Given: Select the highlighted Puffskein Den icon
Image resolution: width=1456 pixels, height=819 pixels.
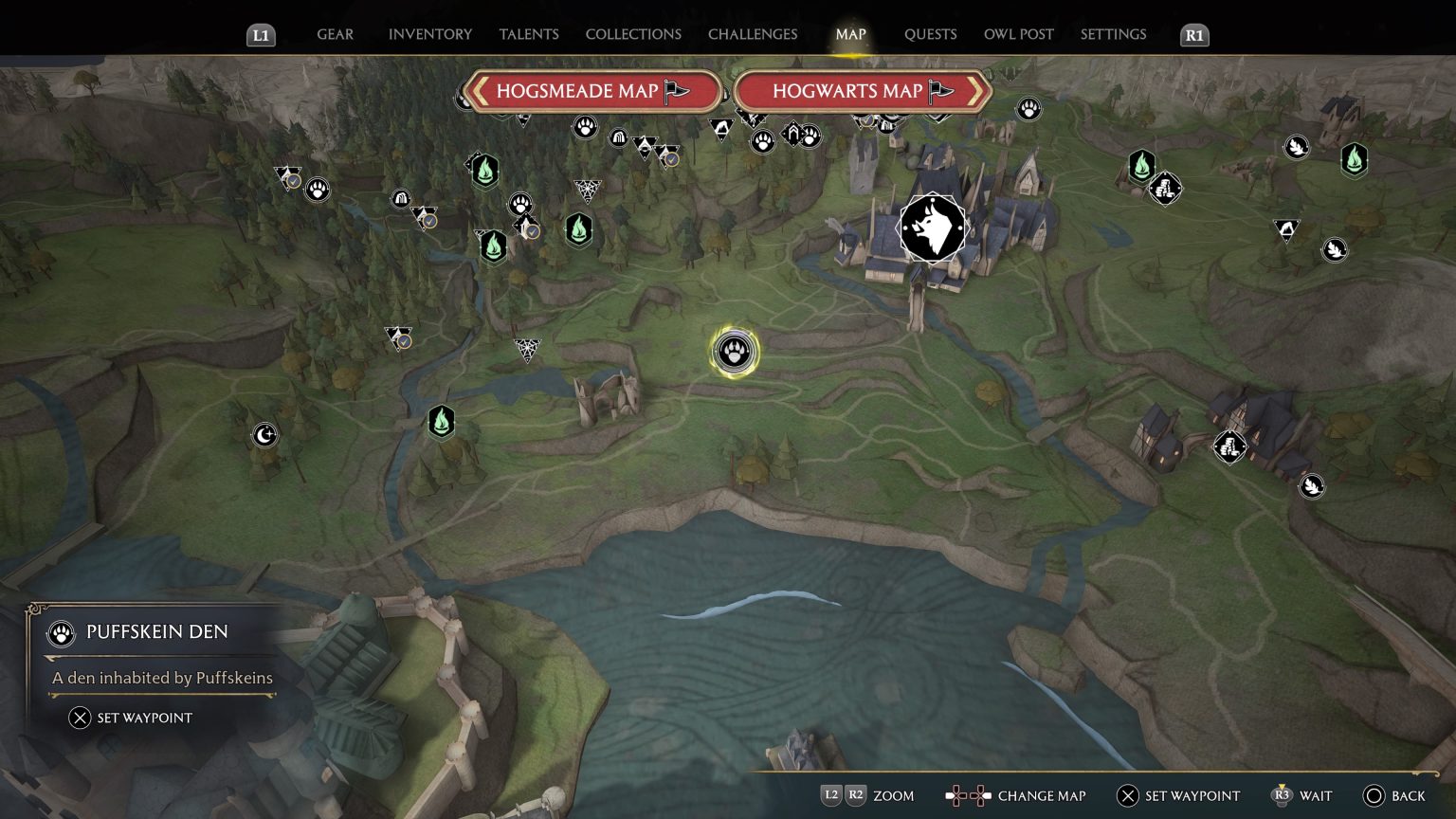Looking at the screenshot, I should pos(731,352).
